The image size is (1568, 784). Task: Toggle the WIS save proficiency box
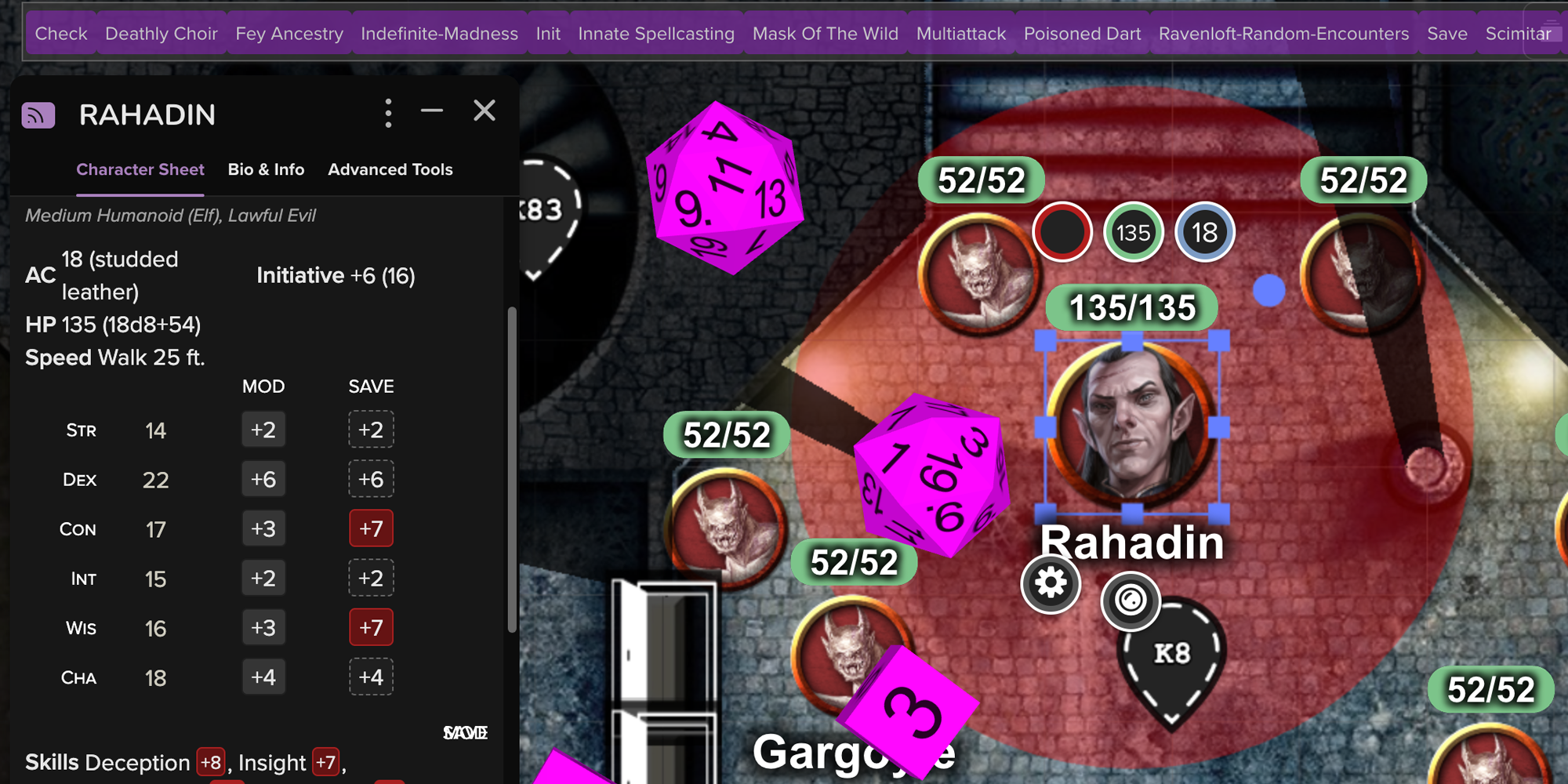pyautogui.click(x=371, y=627)
